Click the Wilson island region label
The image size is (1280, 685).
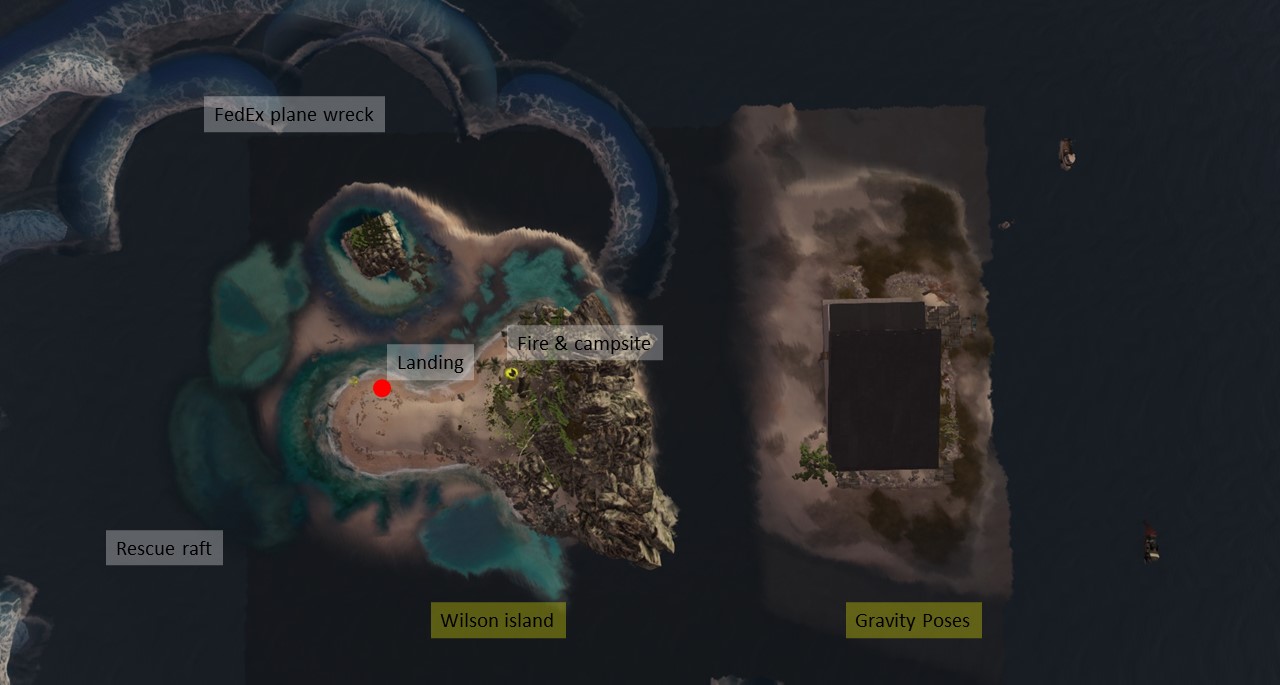pyautogui.click(x=497, y=620)
